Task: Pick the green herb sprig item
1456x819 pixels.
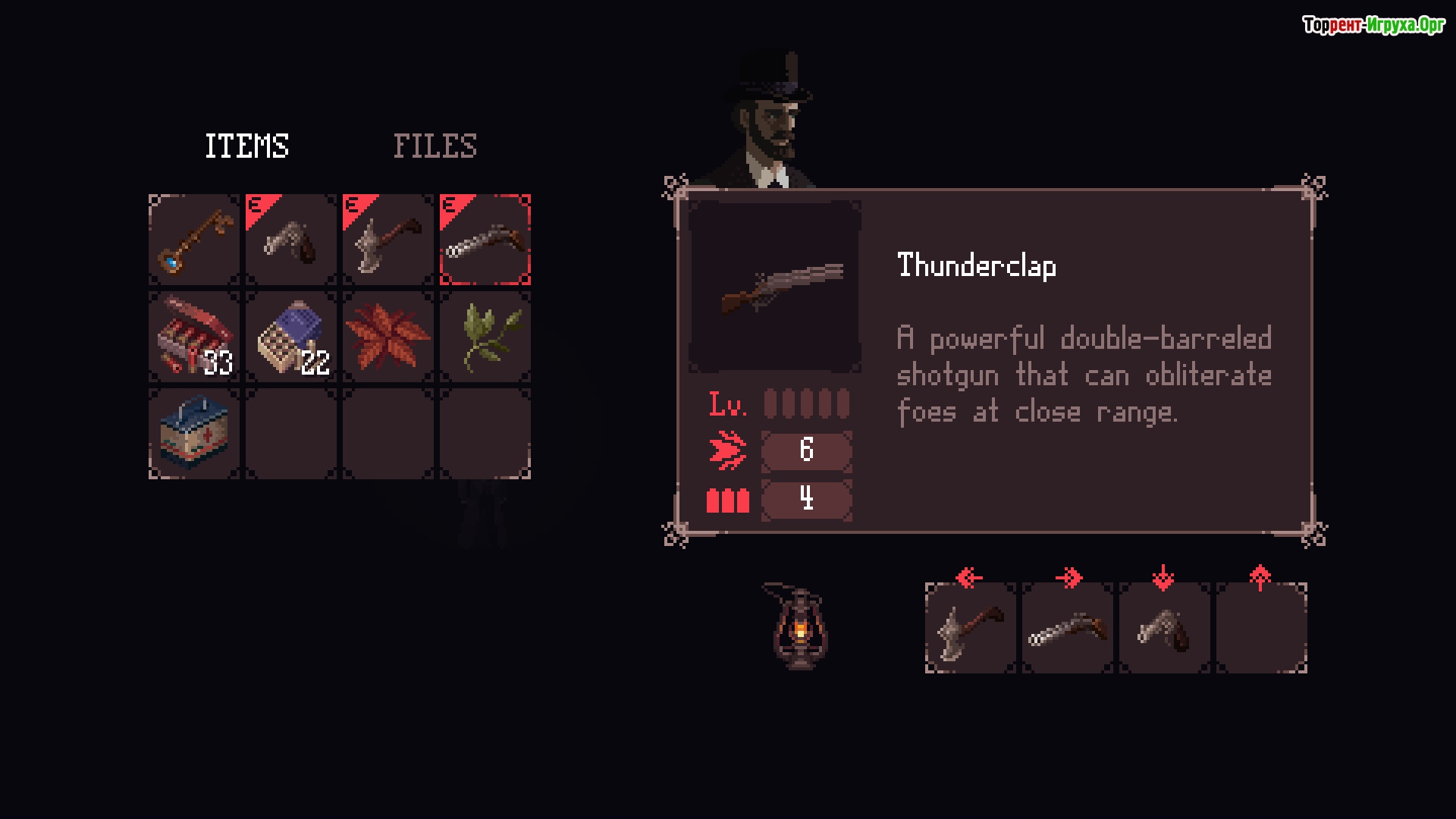Action: point(485,337)
